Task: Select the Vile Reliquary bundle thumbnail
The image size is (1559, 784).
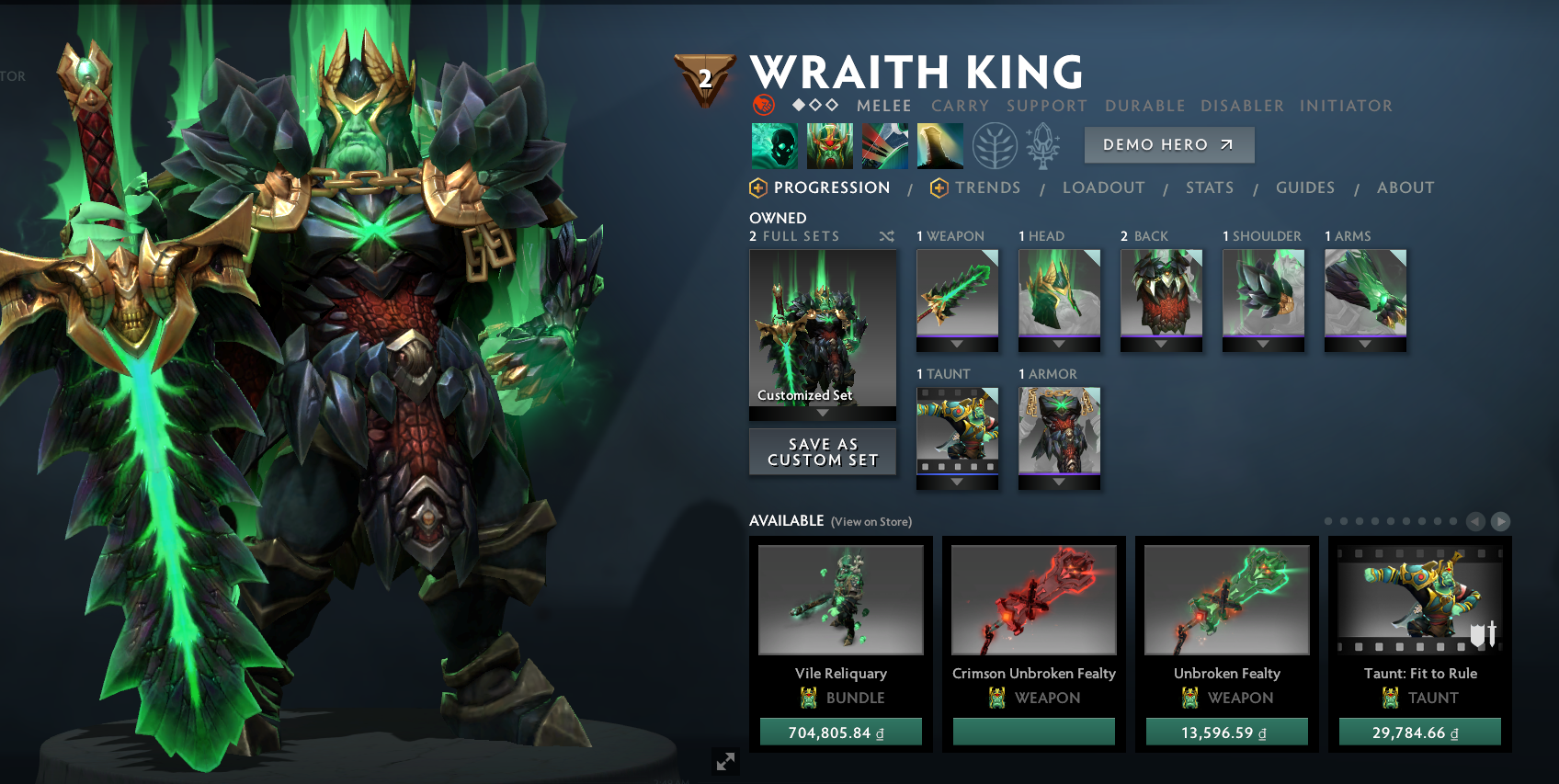Action: tap(840, 598)
